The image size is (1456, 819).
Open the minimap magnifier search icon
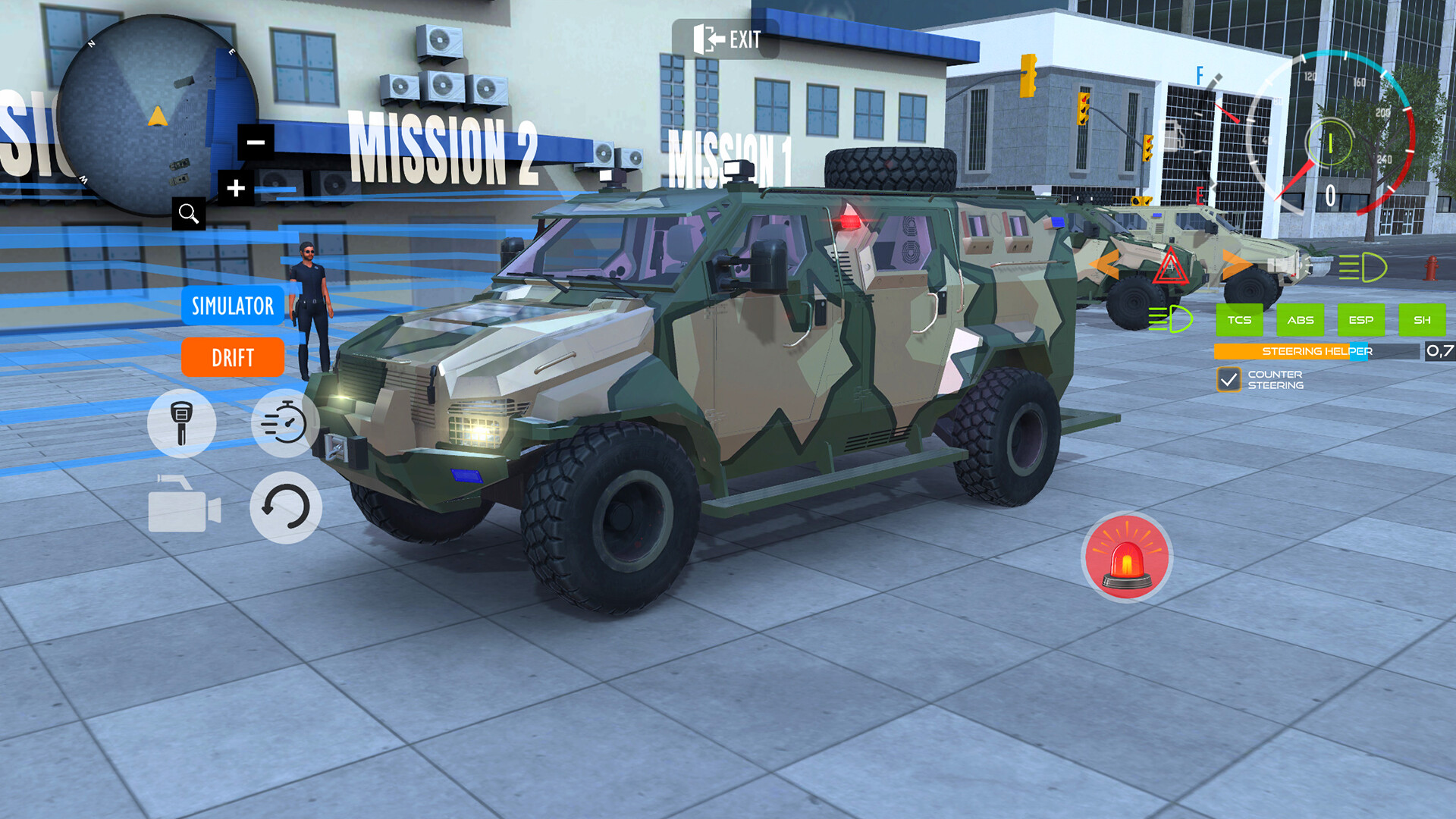point(190,215)
